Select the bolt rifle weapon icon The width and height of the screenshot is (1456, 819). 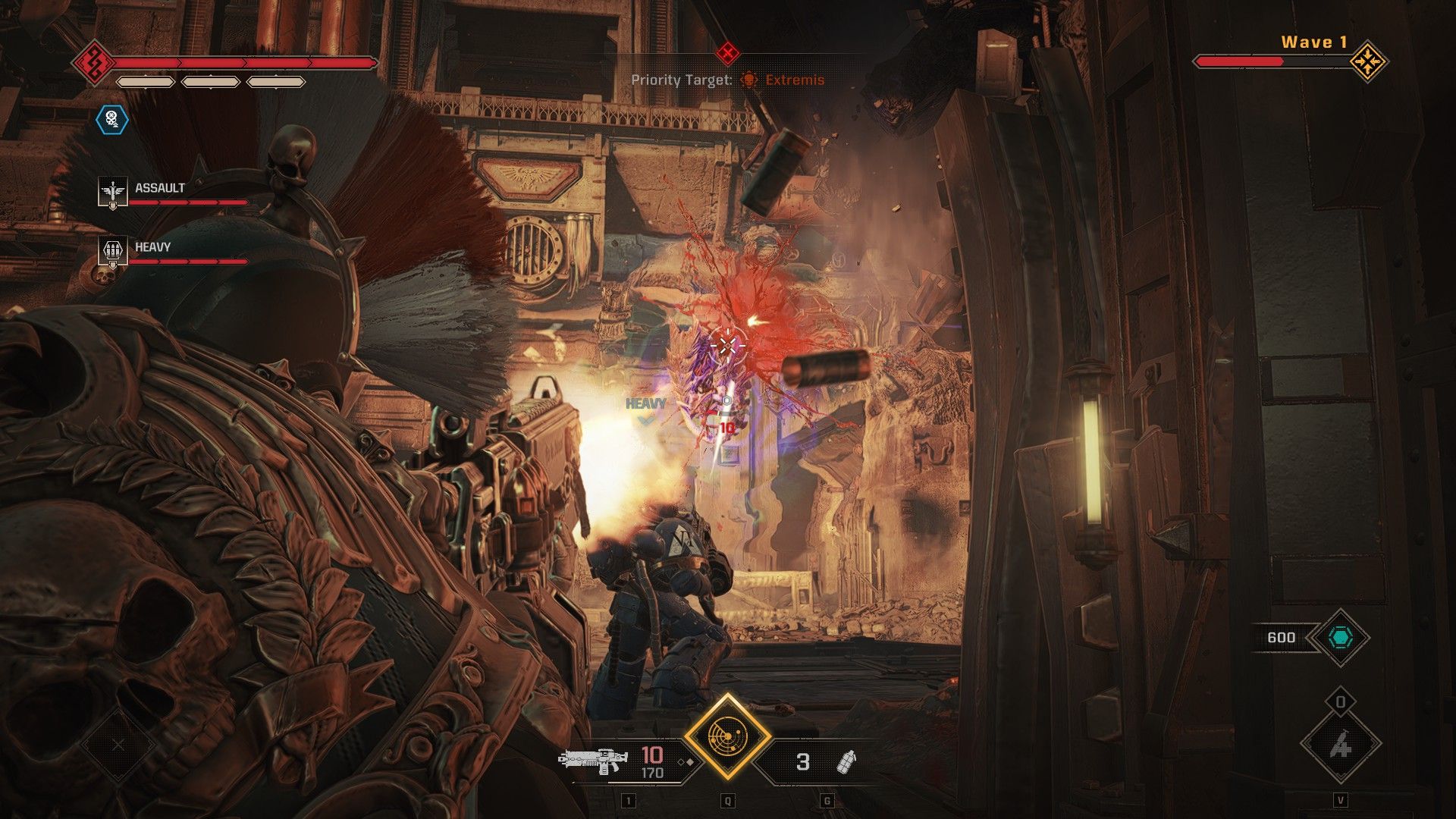pos(593,761)
